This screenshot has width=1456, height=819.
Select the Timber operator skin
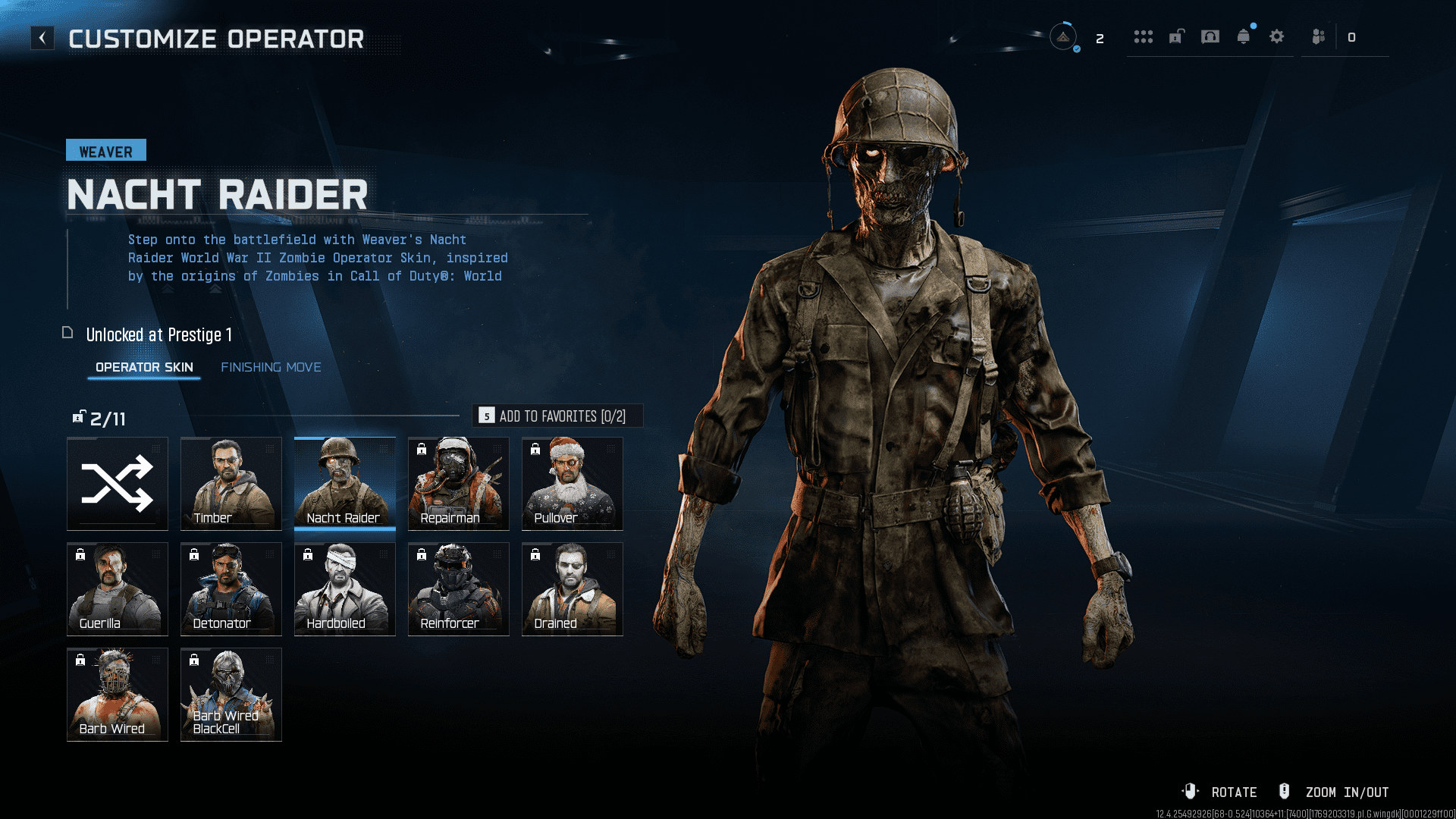[x=231, y=484]
